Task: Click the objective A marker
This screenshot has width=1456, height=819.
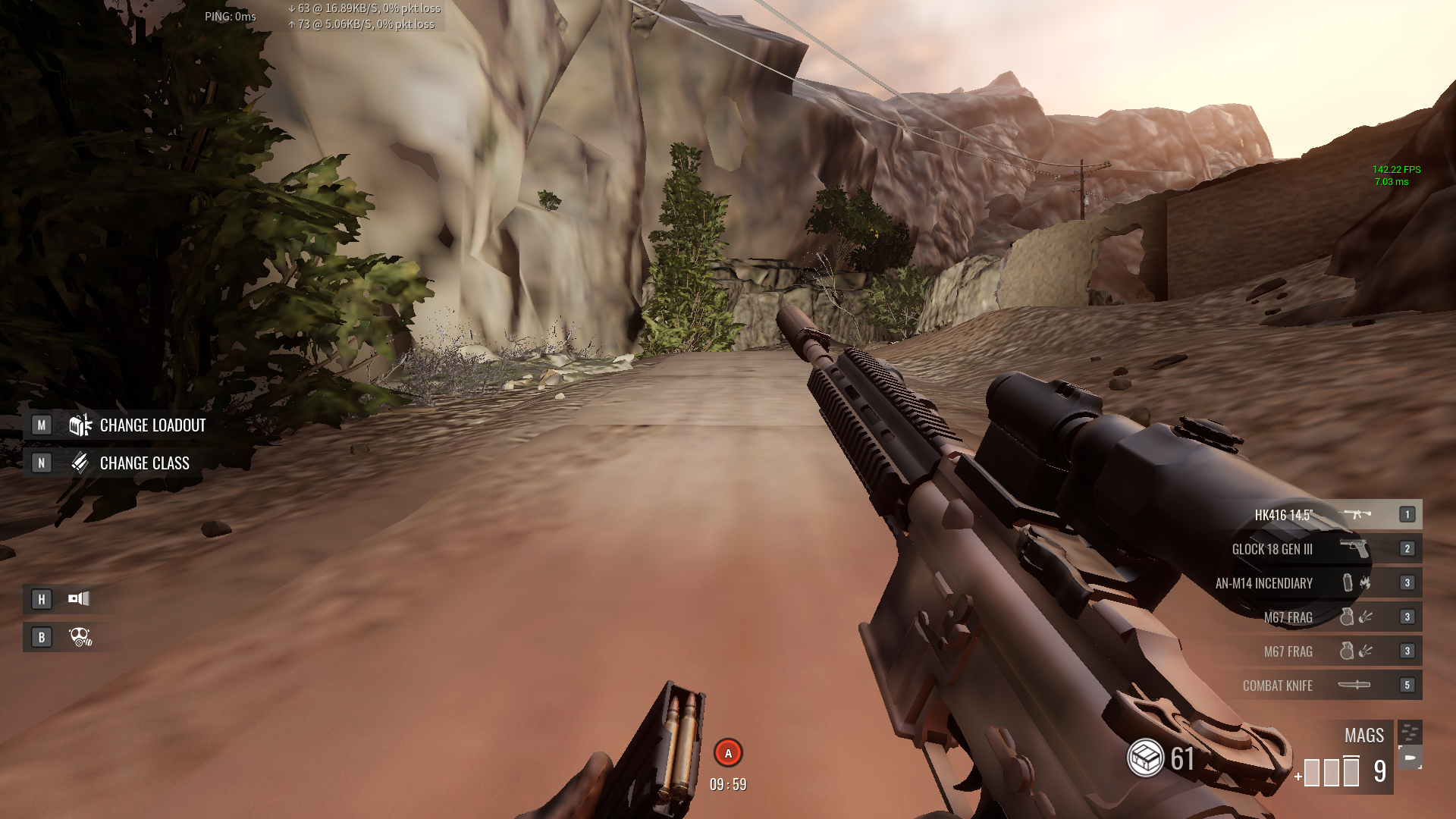Action: point(728,753)
